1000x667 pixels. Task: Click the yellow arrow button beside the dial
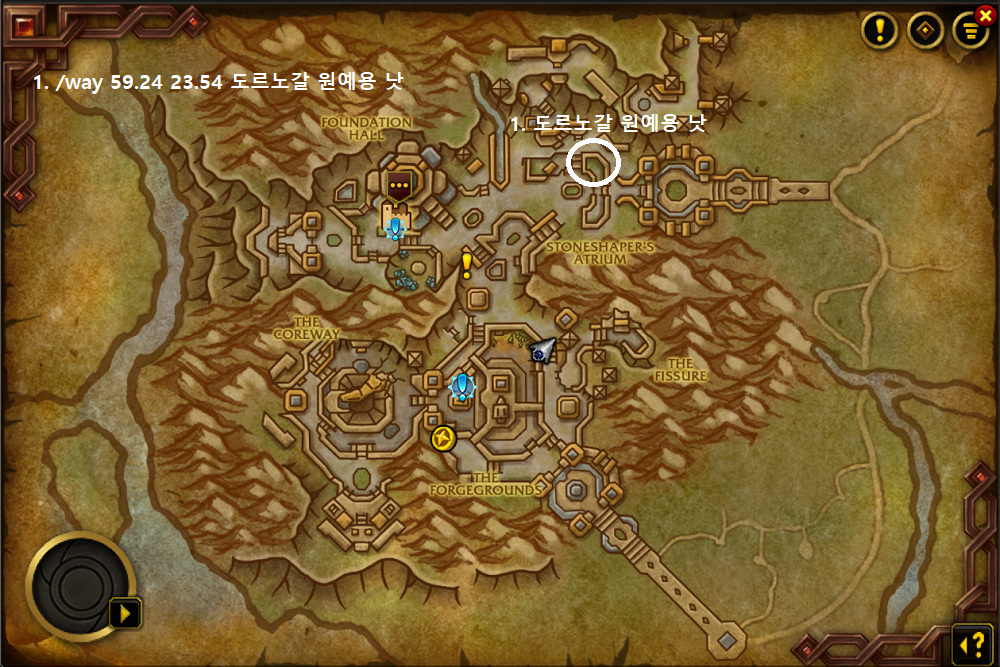(x=127, y=612)
